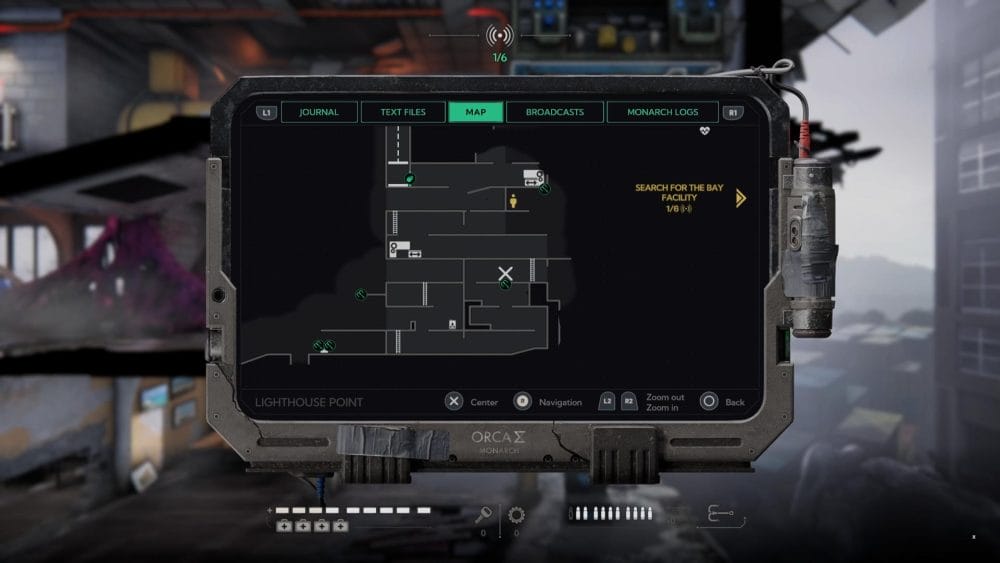This screenshot has width=1000, height=563.
Task: Select the Map tab
Action: point(476,112)
